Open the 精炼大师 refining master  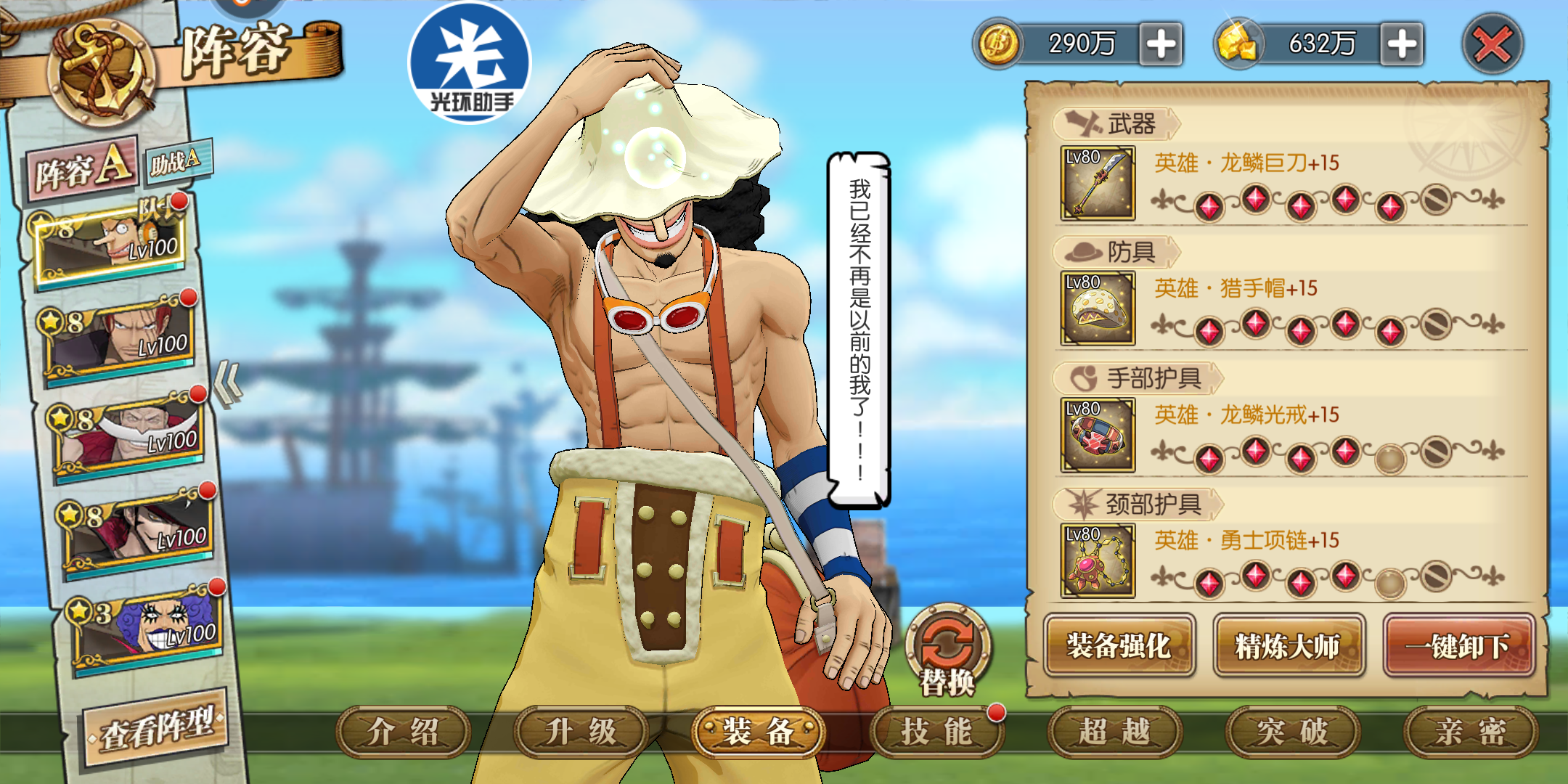click(1289, 645)
